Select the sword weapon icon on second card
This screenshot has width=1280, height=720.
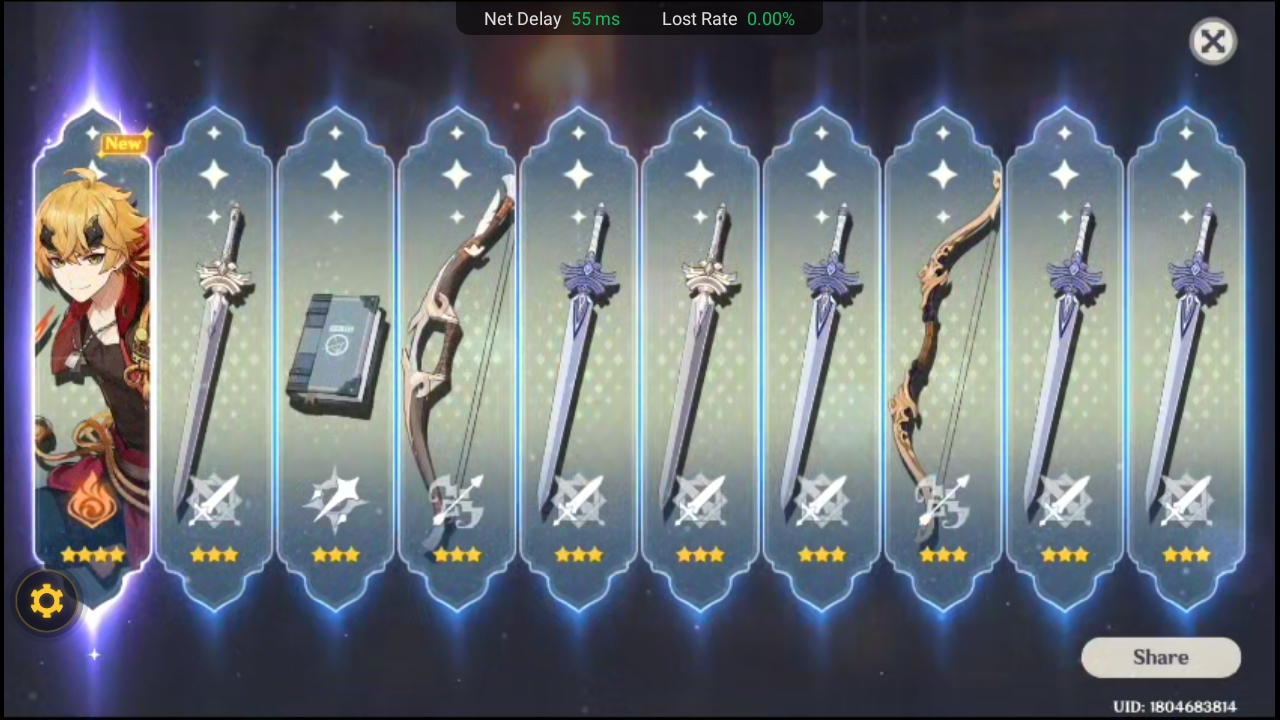point(213,500)
